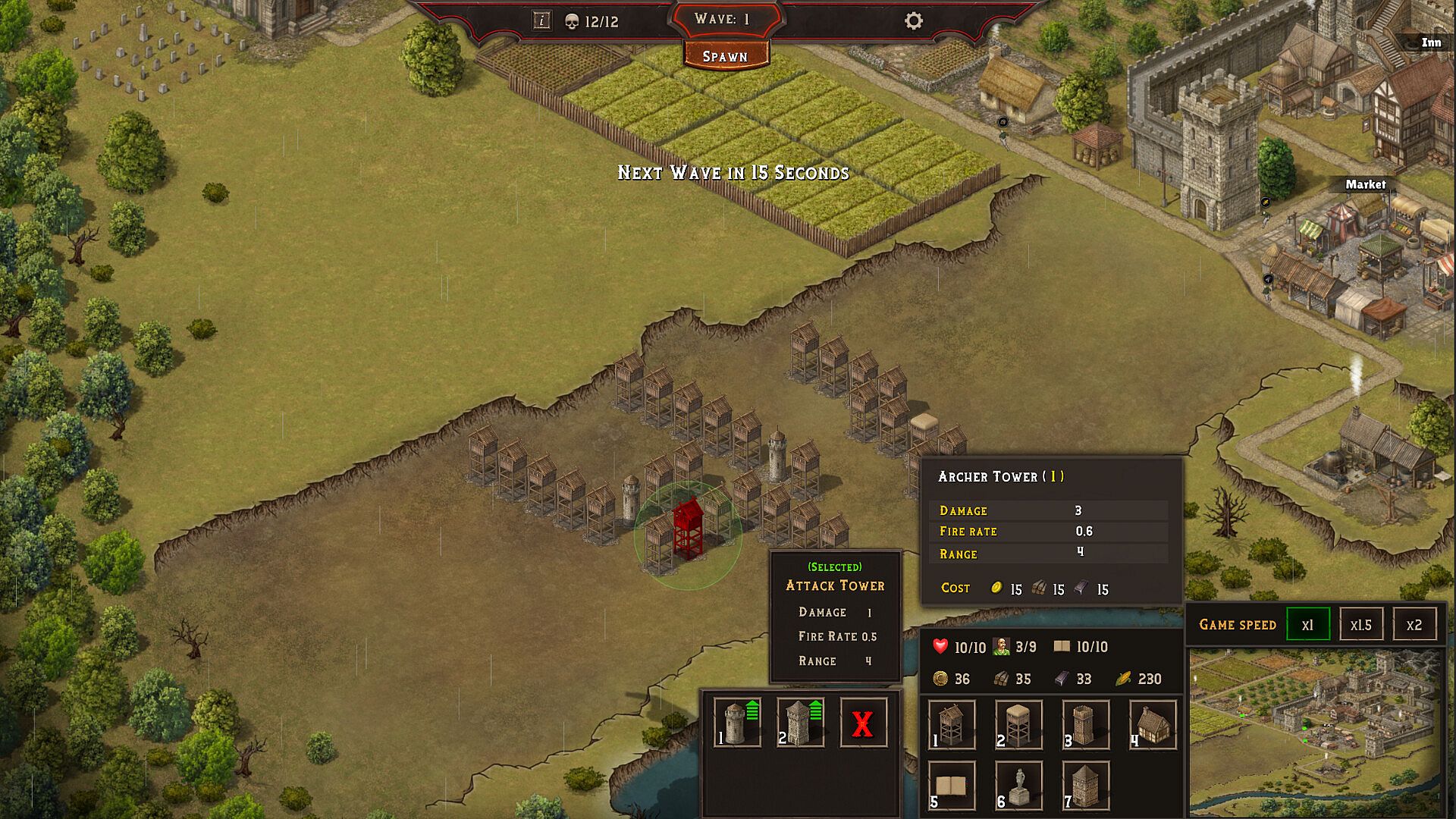This screenshot has height=819, width=1456.
Task: Select the red highlighted attack tower
Action: [688, 529]
